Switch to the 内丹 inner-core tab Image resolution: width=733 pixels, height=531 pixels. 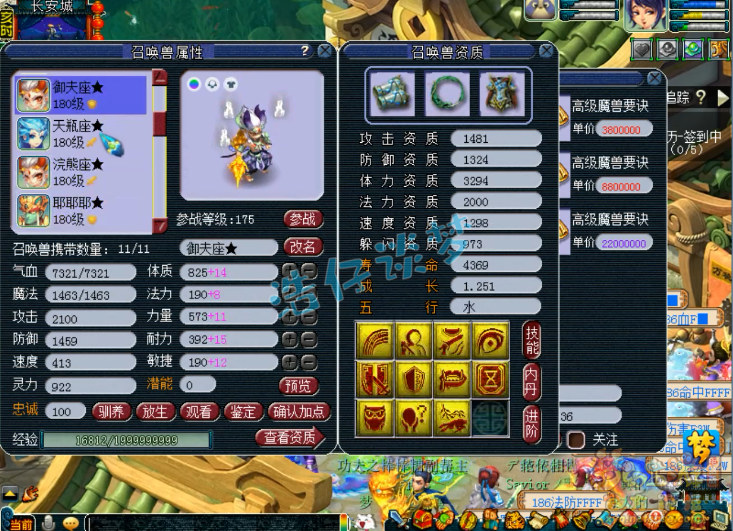click(x=532, y=381)
